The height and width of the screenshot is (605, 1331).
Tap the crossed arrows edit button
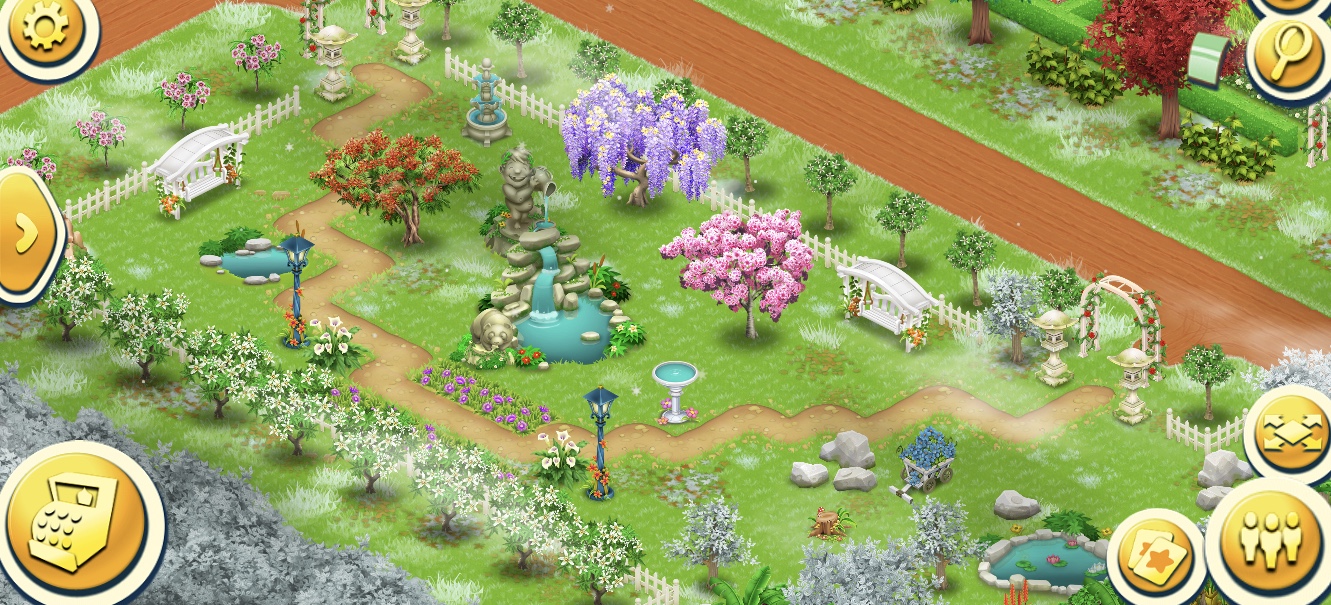tap(1292, 434)
